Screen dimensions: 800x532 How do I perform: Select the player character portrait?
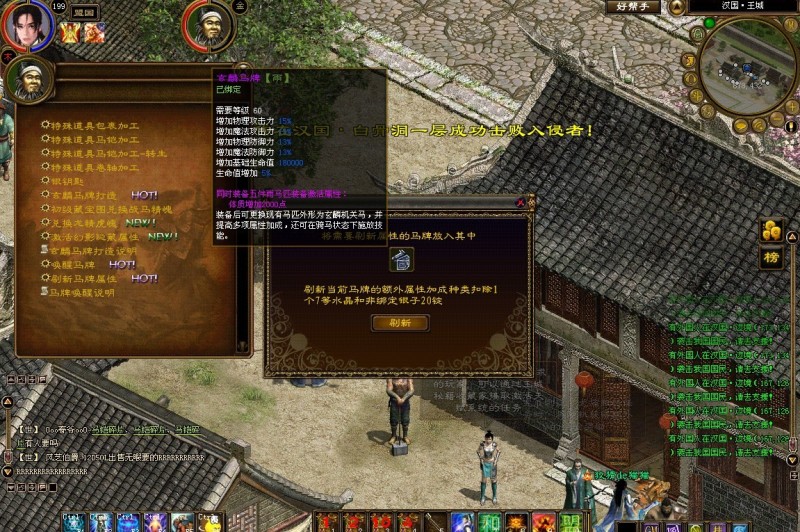pyautogui.click(x=29, y=25)
